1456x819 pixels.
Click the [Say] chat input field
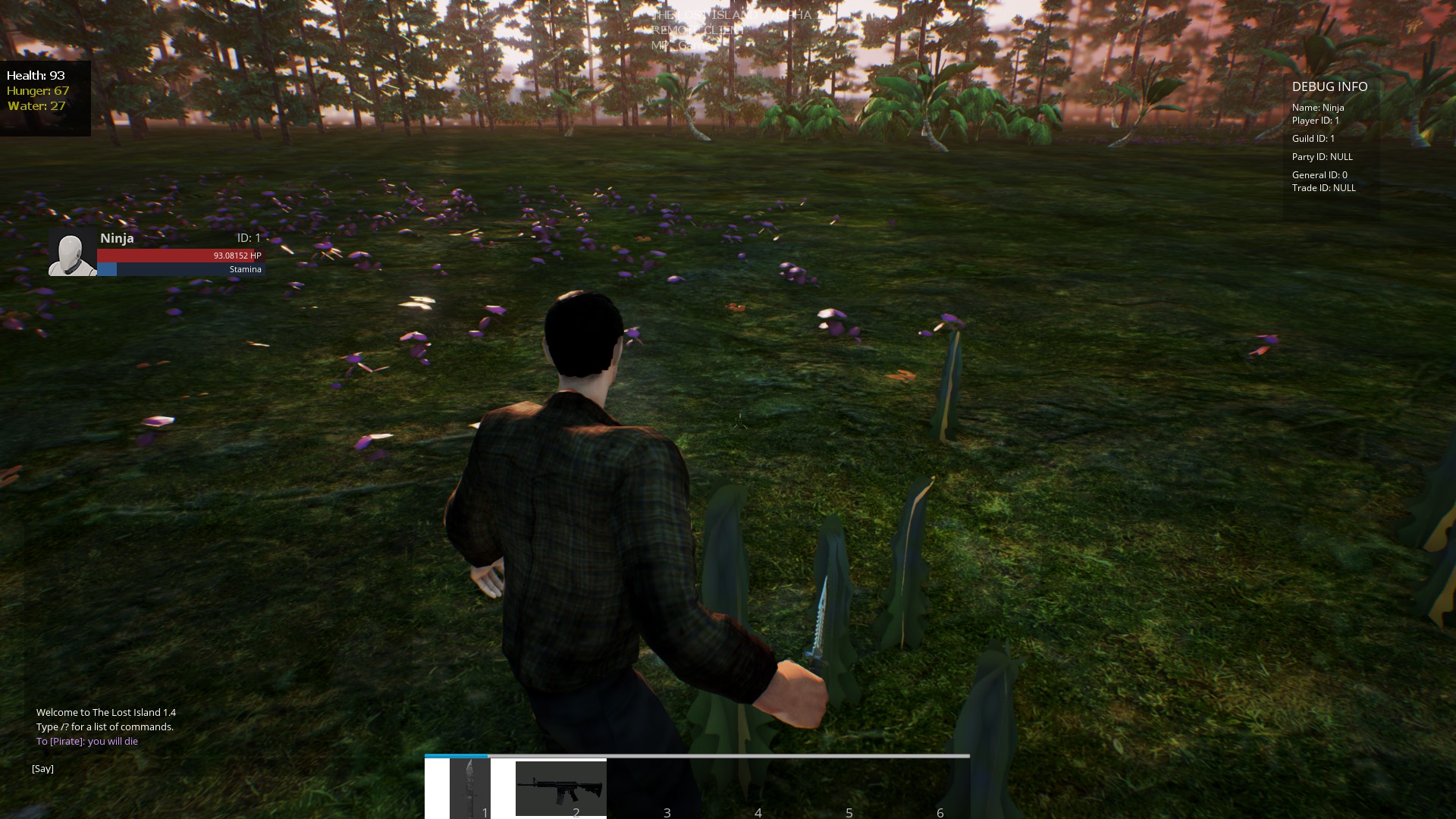(x=43, y=767)
